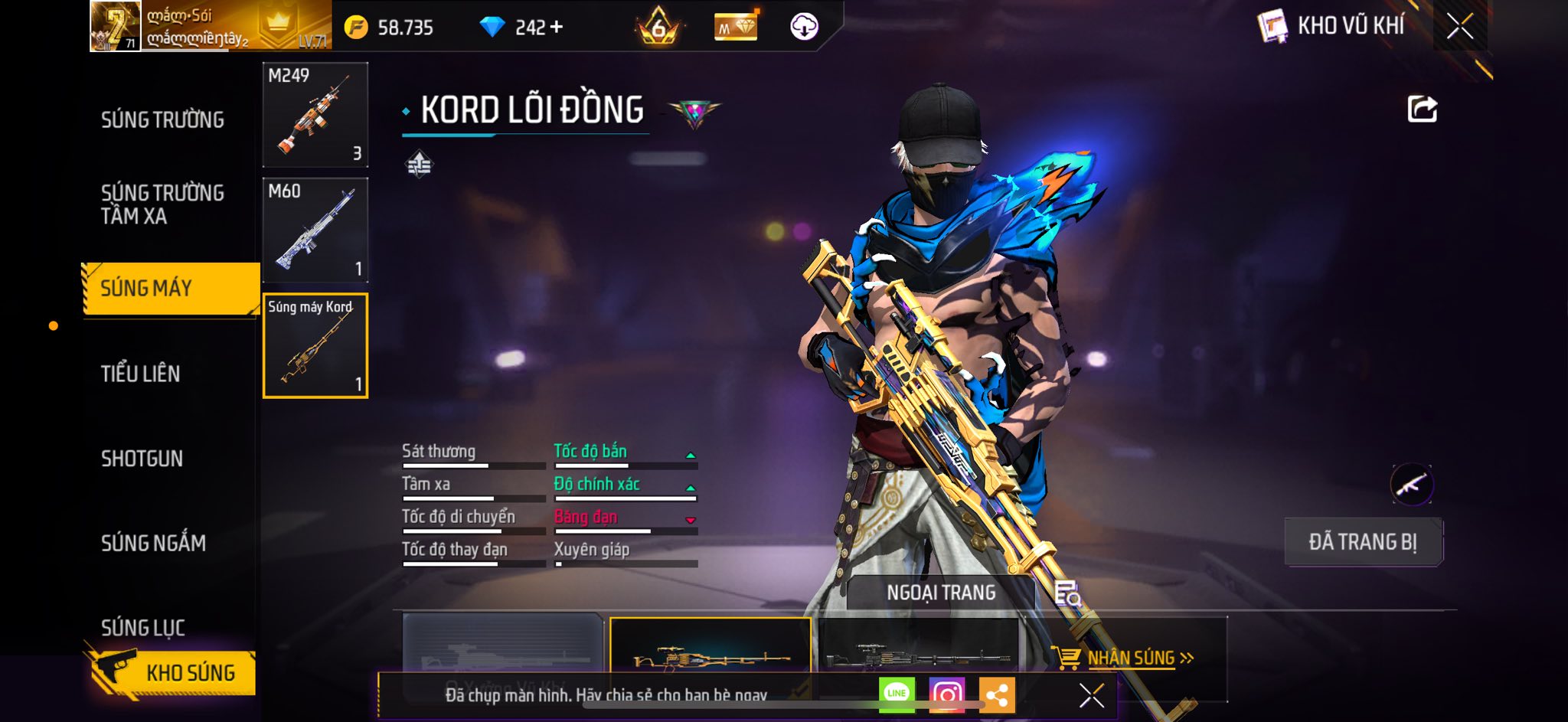Viewport: 1568px width, 722px height.
Task: Share screenshot via LINE
Action: coord(897,694)
